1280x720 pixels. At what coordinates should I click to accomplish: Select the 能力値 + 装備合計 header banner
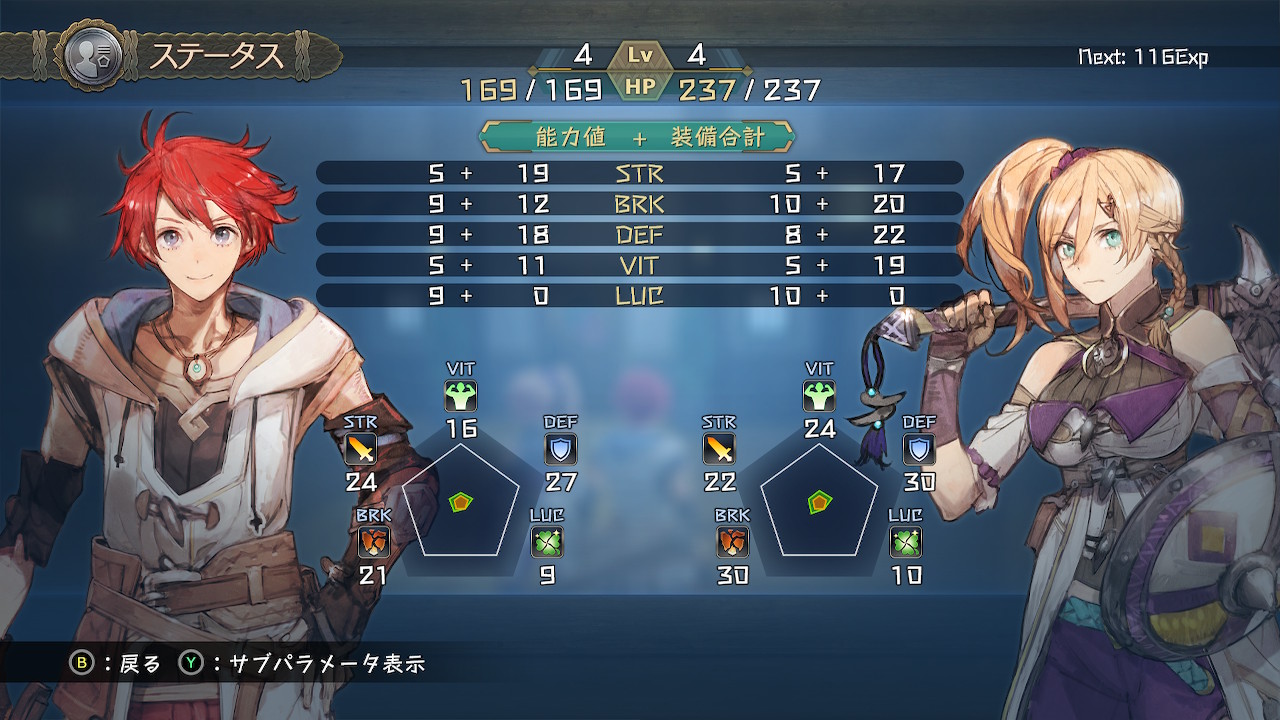tap(639, 137)
